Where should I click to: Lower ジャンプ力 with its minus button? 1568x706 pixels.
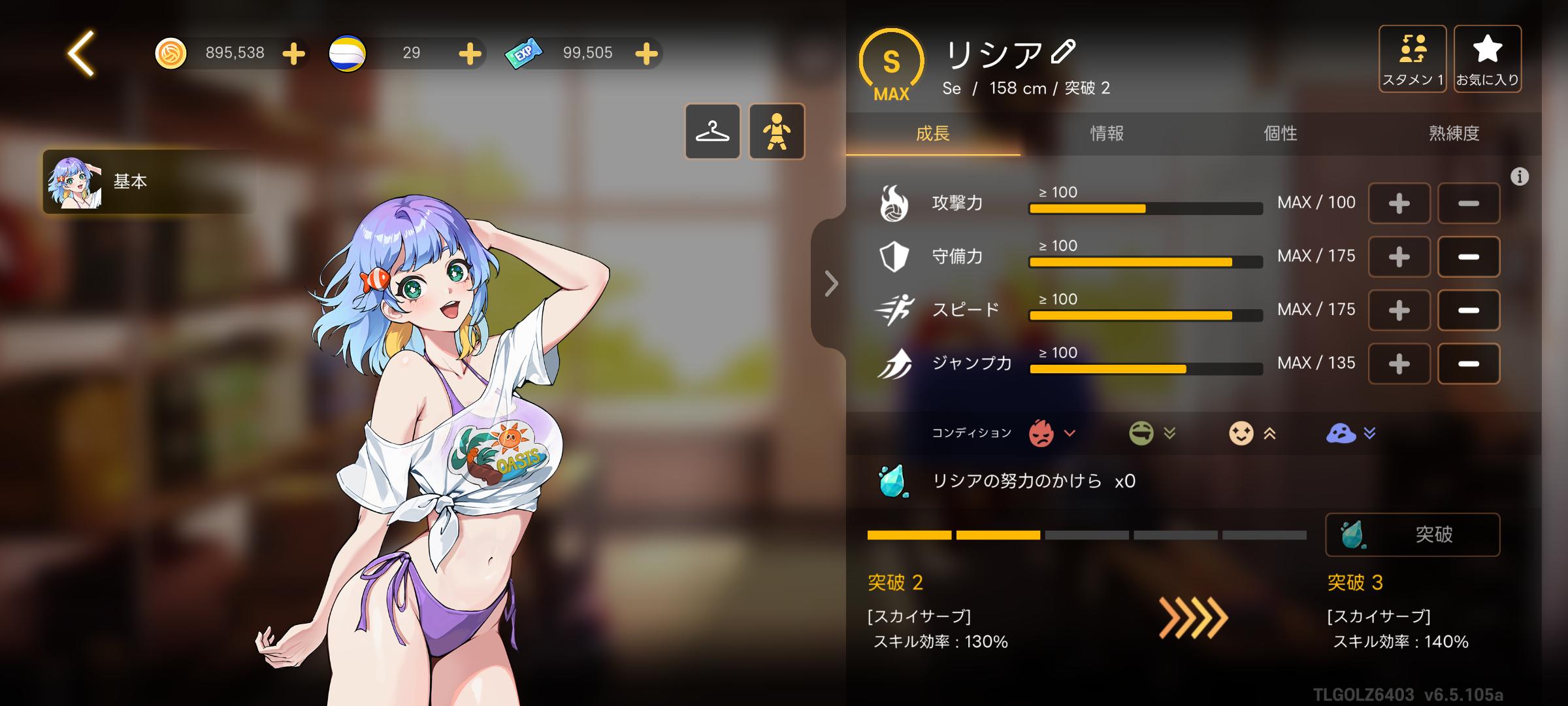1468,364
